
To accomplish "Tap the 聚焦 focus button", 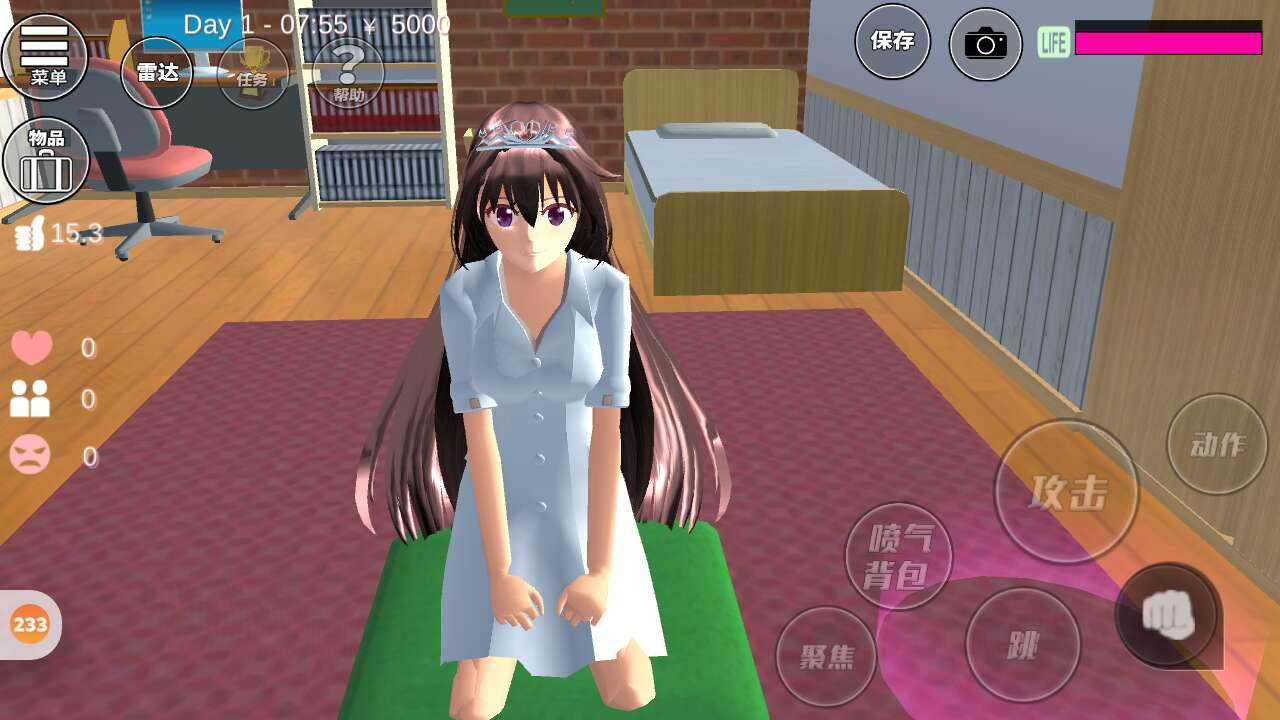I will tap(826, 657).
